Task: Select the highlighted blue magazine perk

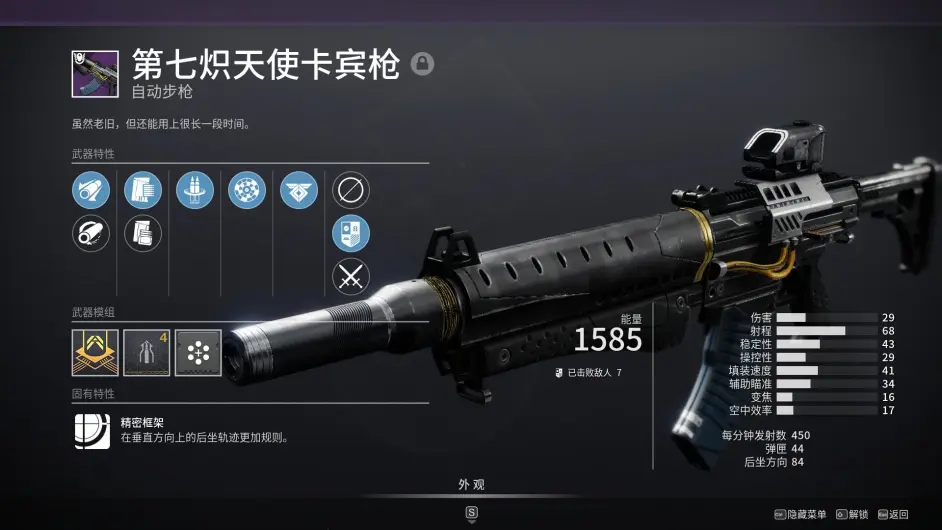Action: (x=143, y=190)
